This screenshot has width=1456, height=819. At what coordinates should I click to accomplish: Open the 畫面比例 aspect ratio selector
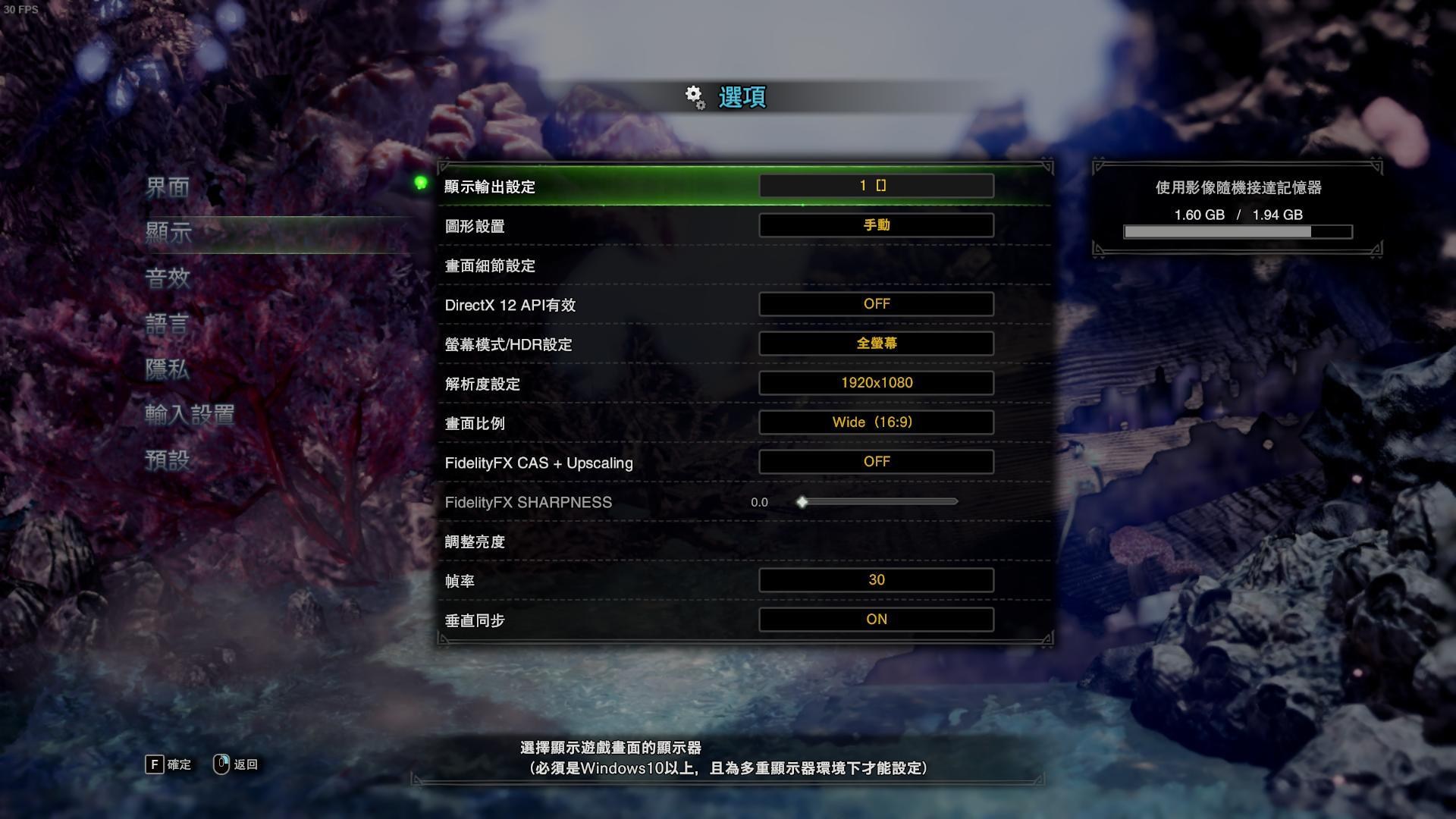[x=877, y=422]
